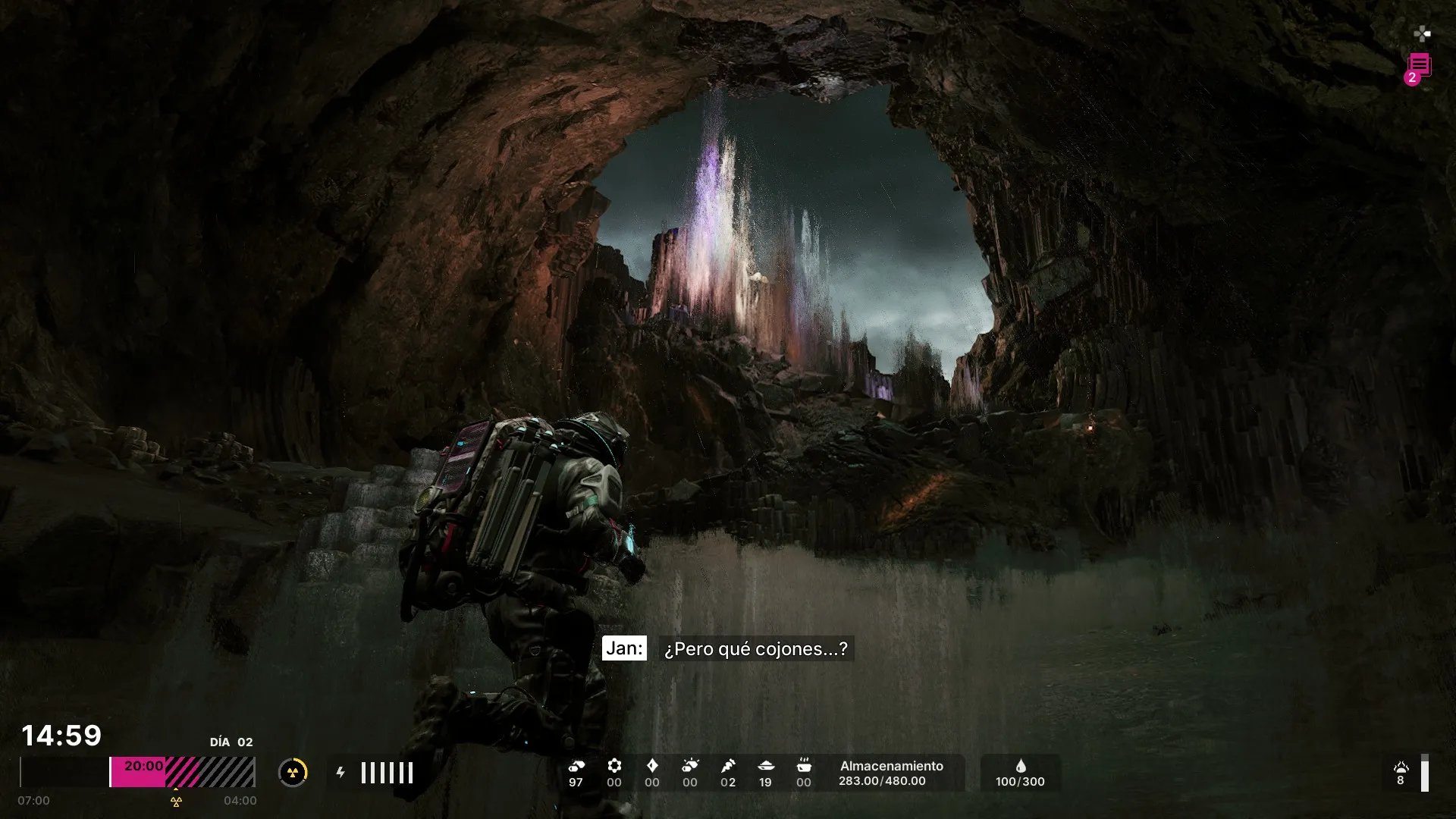Open the pink messages icon with badge 2
The width and height of the screenshot is (1456, 819).
(x=1419, y=67)
